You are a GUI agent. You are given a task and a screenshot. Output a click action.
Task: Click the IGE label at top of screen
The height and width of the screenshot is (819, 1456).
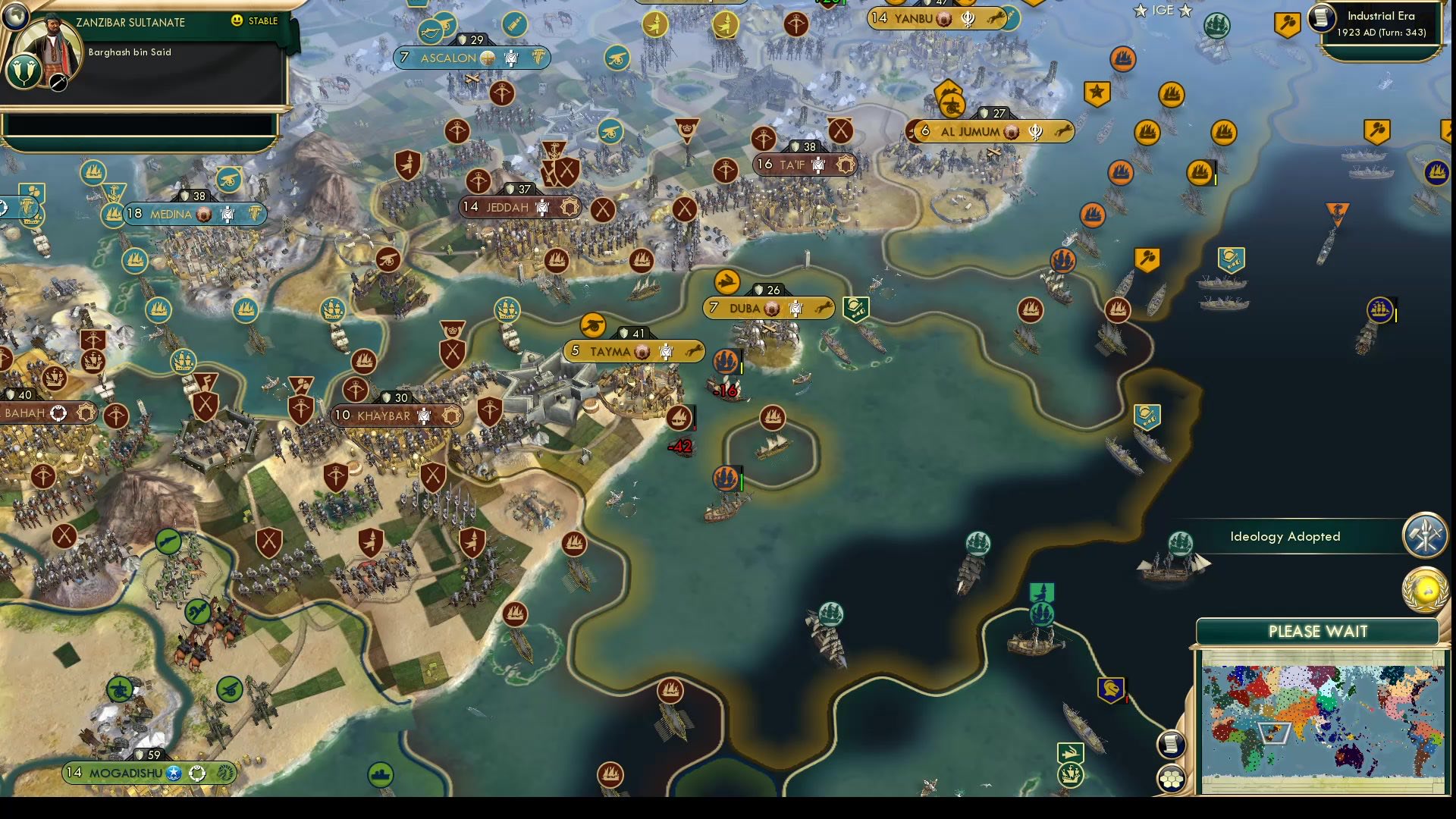coord(1162,11)
